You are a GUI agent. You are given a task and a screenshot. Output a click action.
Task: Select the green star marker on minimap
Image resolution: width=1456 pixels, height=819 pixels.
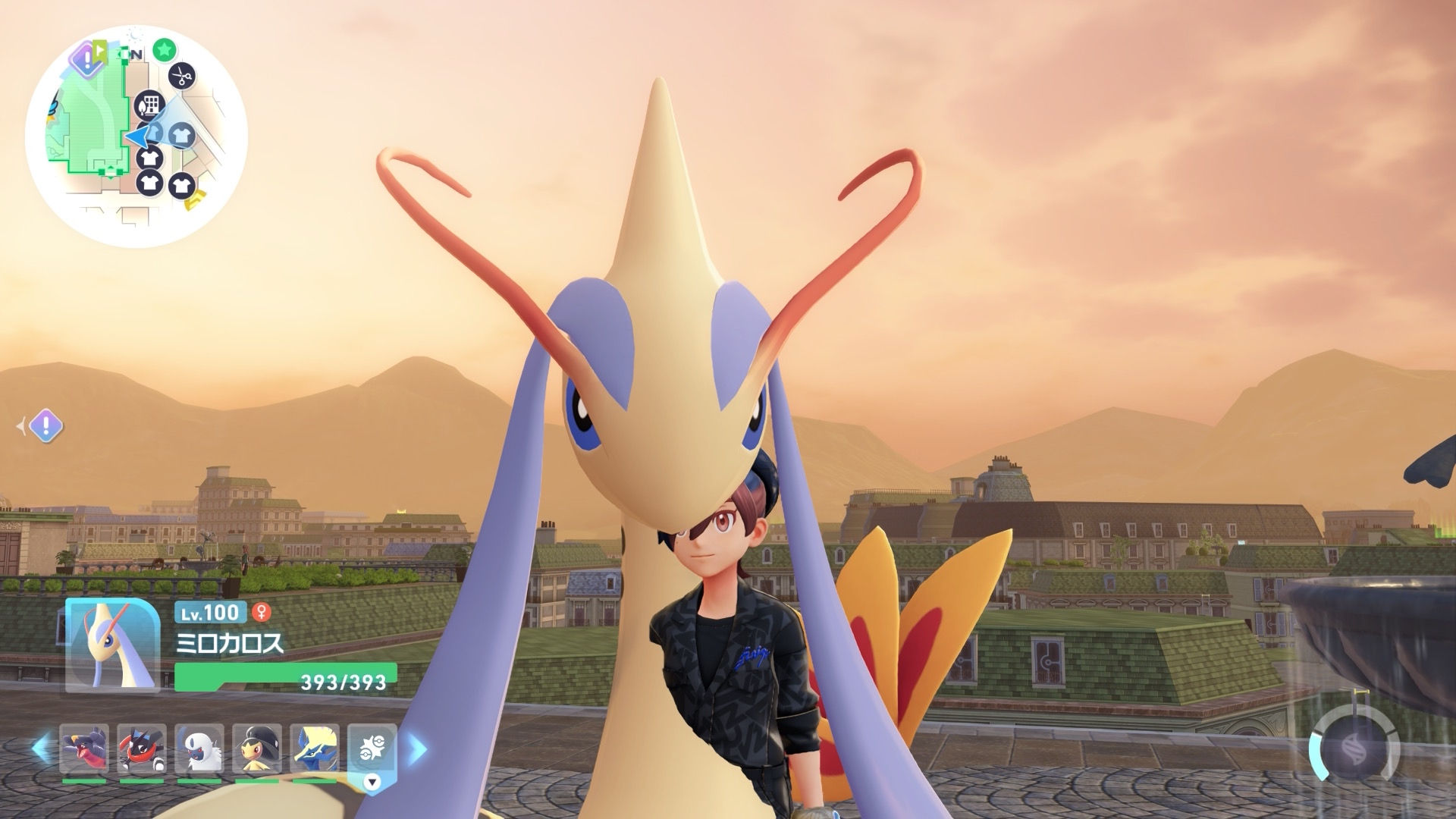click(164, 51)
